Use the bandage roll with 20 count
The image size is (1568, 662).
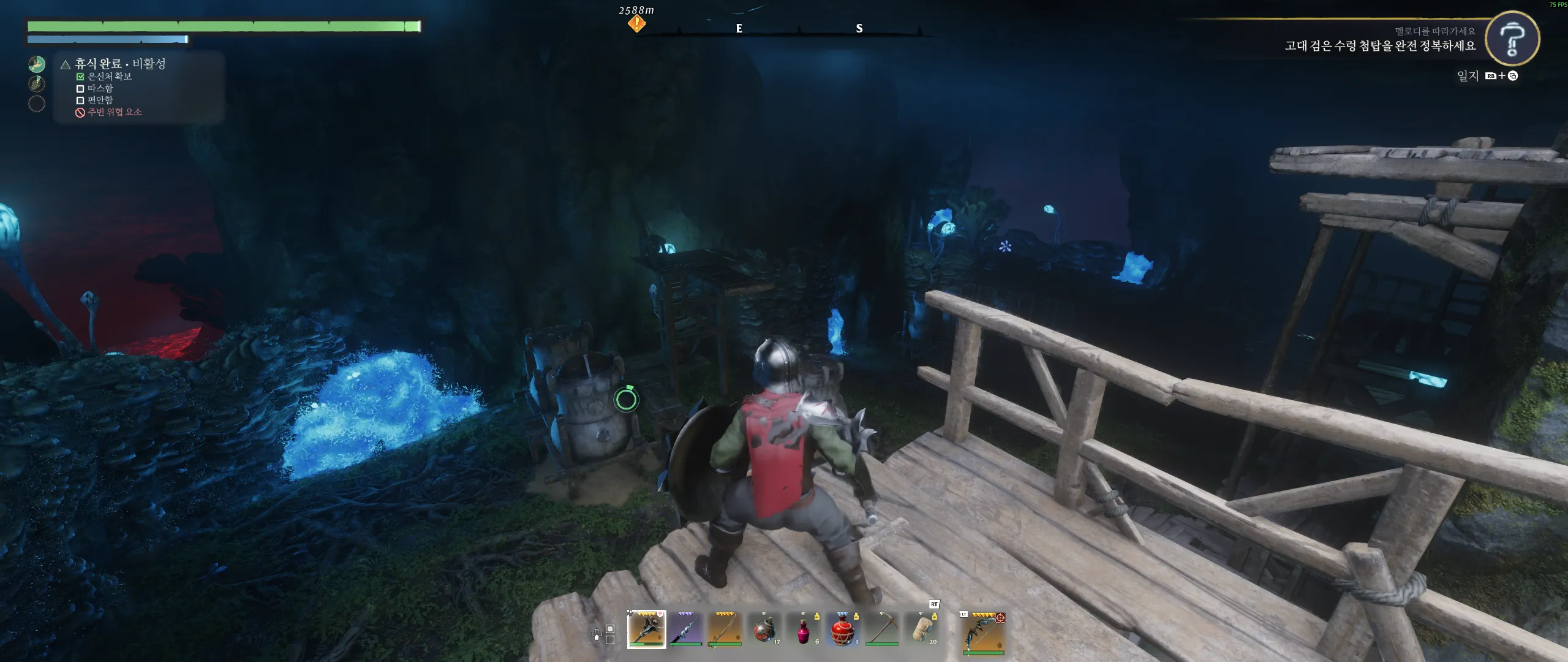(921, 629)
